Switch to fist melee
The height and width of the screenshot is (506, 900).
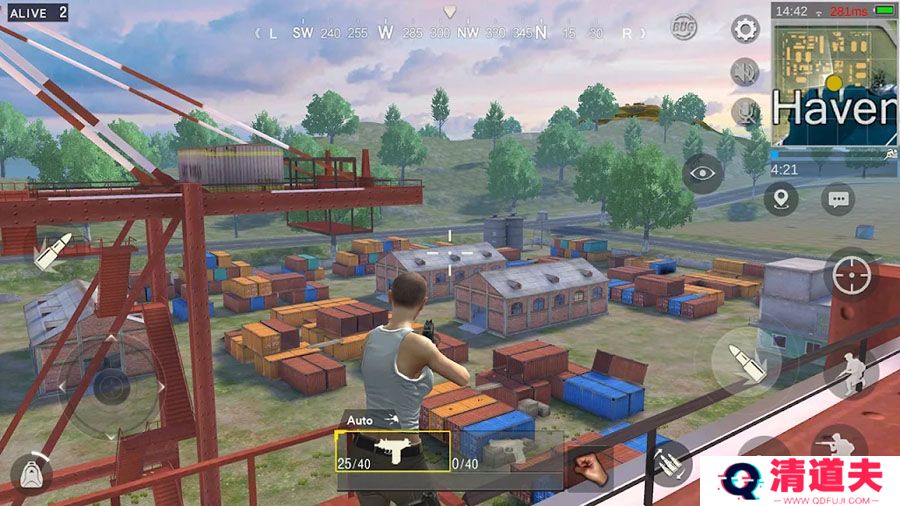pyautogui.click(x=591, y=466)
